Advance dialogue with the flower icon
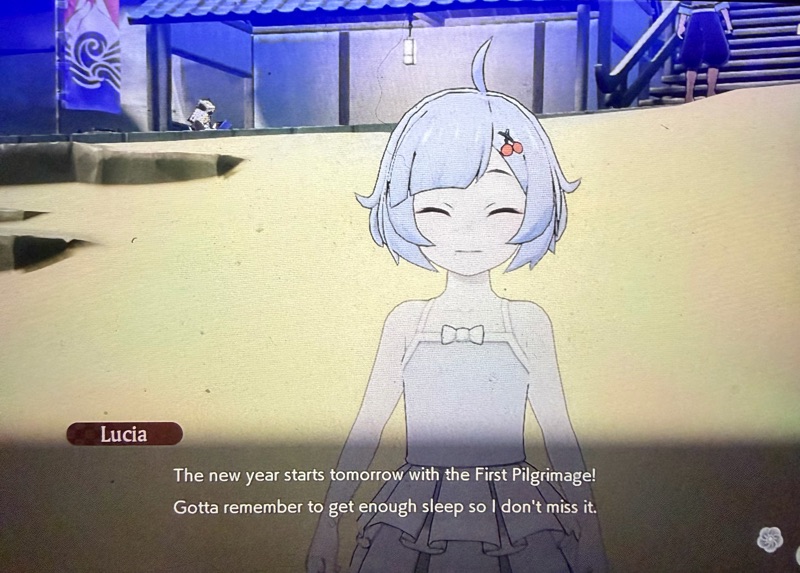800x573 pixels. tap(771, 540)
